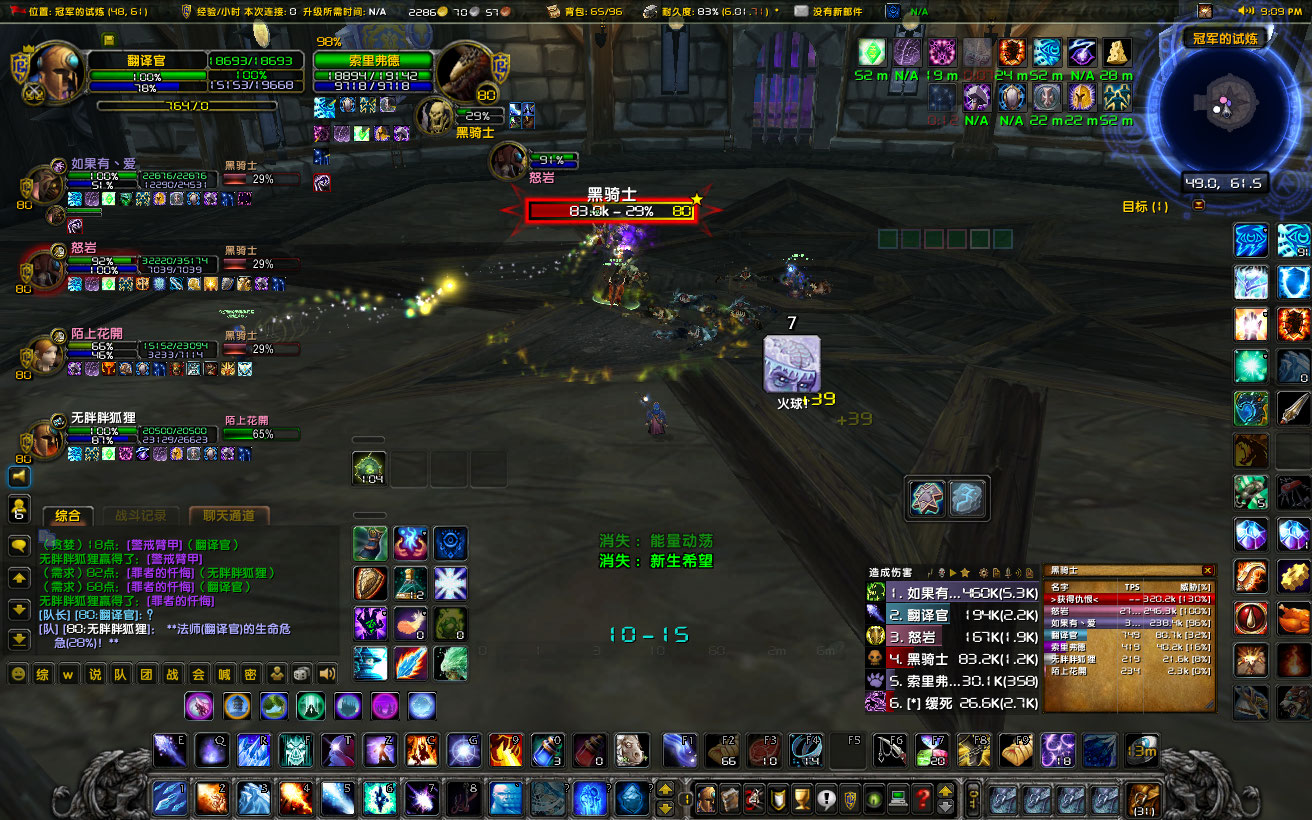Screen dimensions: 1312x820
Task: Toggle chat sound with the speaker icon
Action: pyautogui.click(x=325, y=673)
